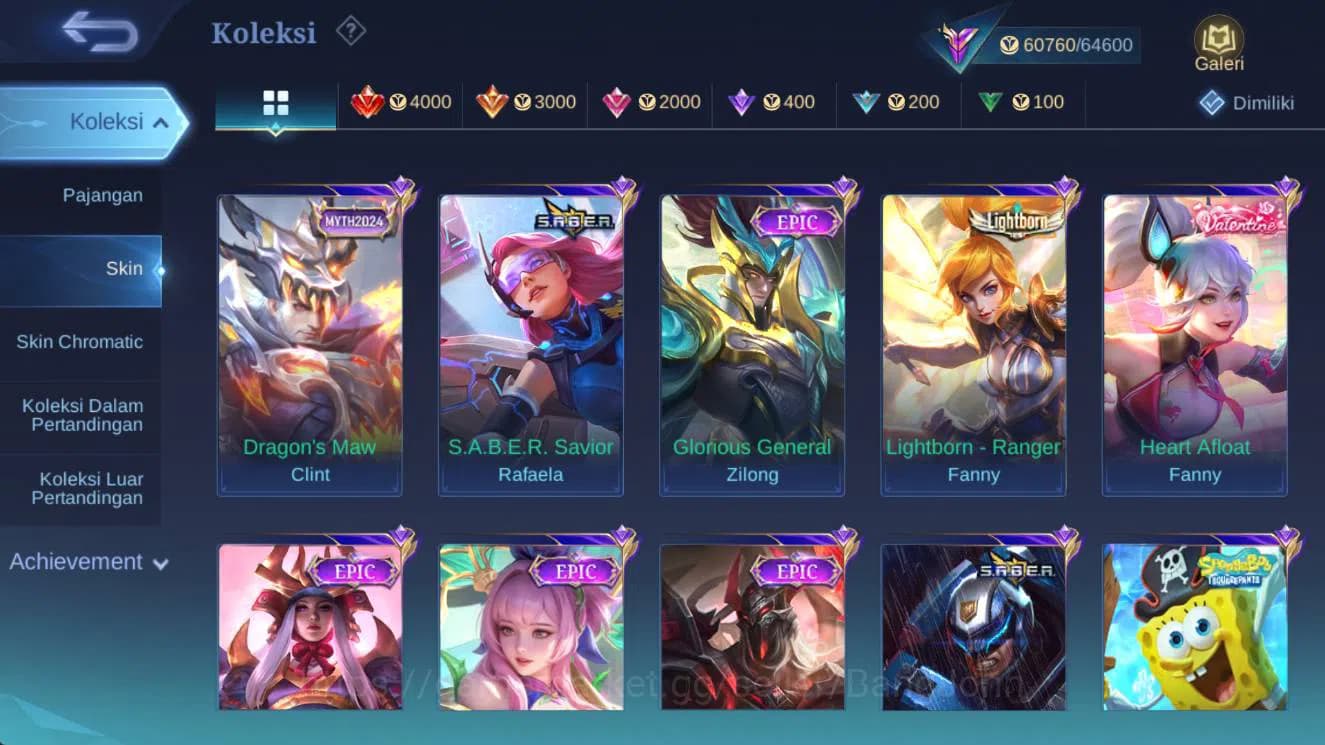The width and height of the screenshot is (1325, 745).
Task: Select the grid view filter icon
Action: [x=274, y=101]
